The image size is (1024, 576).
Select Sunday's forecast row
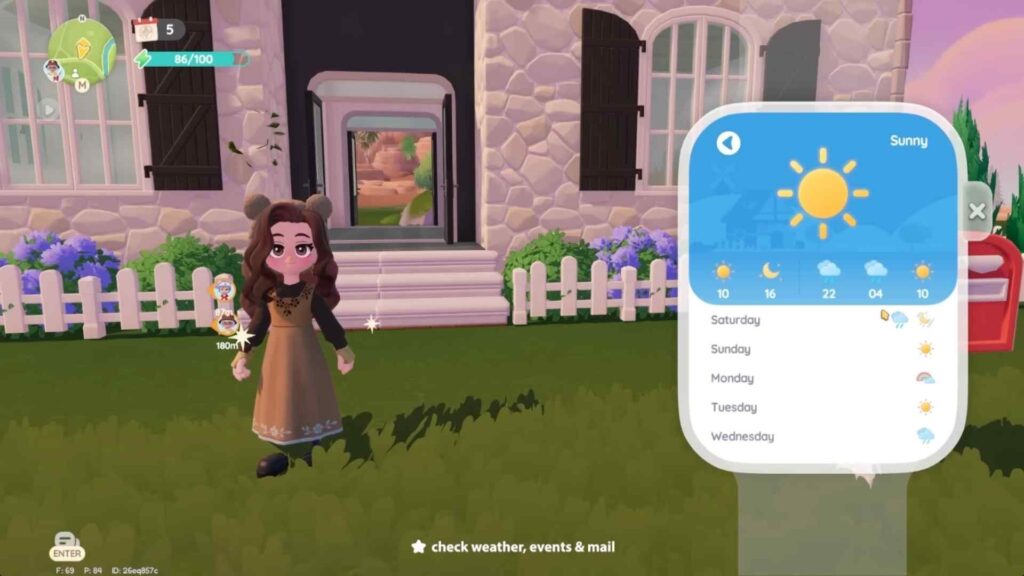point(822,349)
